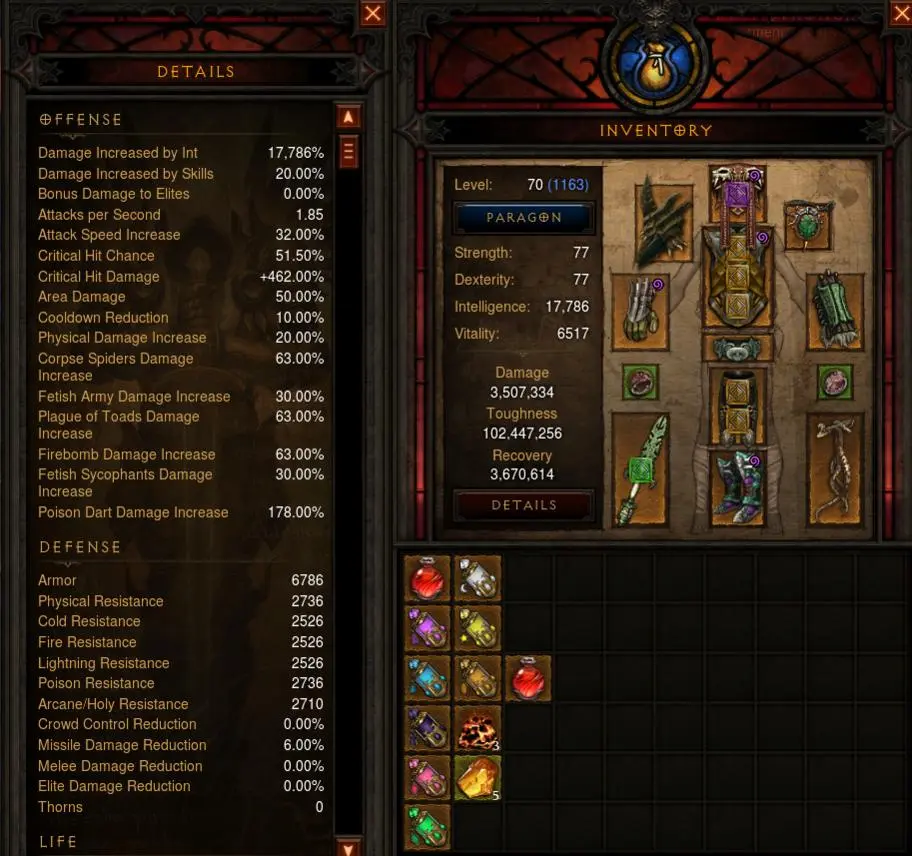The image size is (912, 856).
Task: Select the equipped shoulder armor slot
Action: [x=662, y=219]
